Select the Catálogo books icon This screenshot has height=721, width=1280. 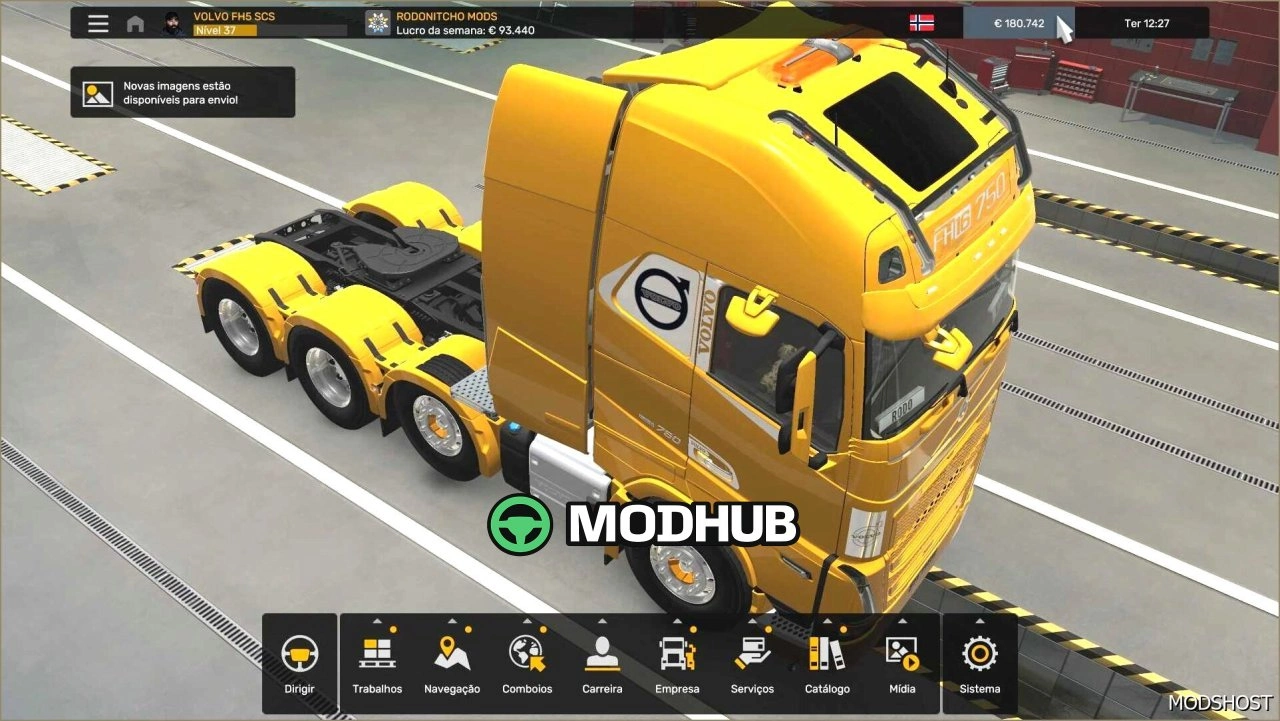(x=827, y=655)
